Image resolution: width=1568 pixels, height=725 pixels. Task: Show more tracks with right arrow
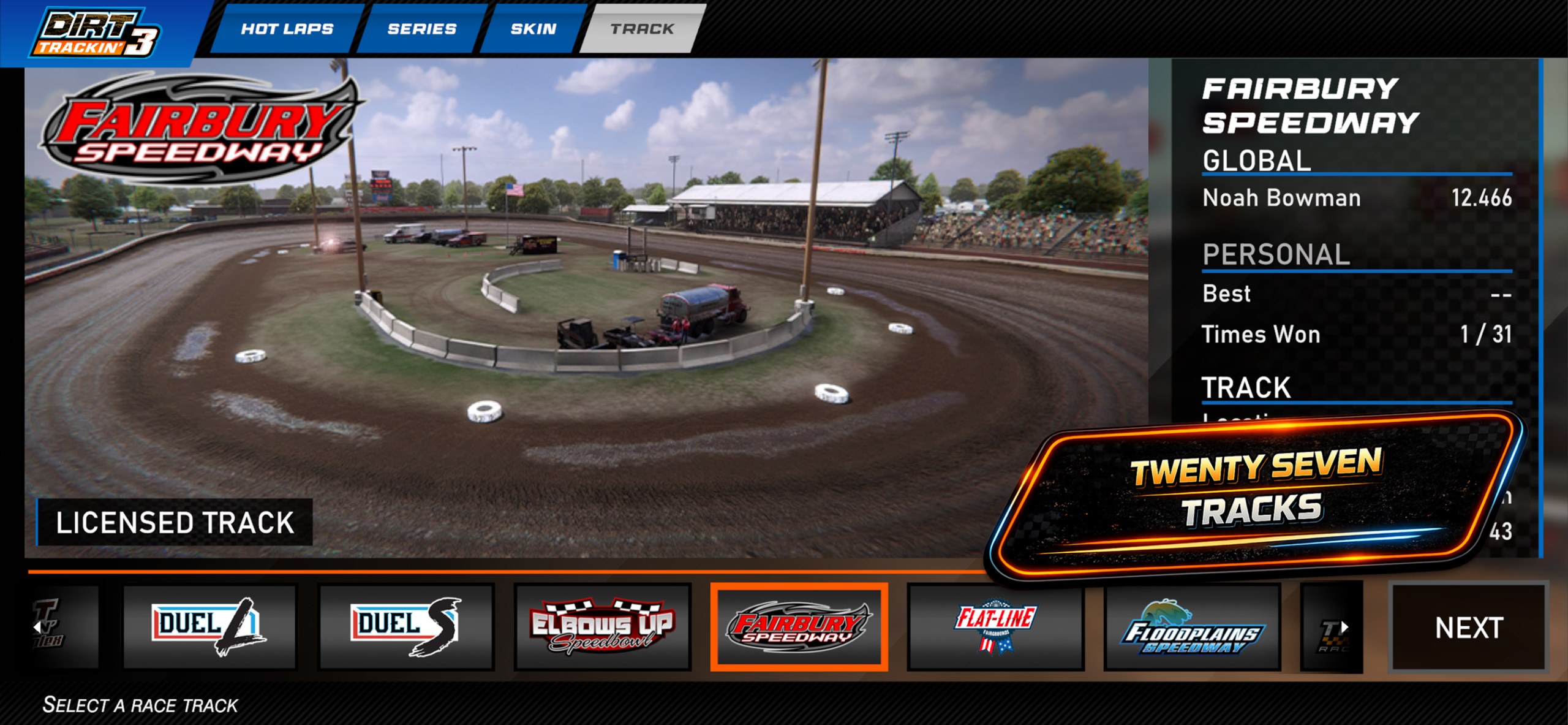[1344, 627]
